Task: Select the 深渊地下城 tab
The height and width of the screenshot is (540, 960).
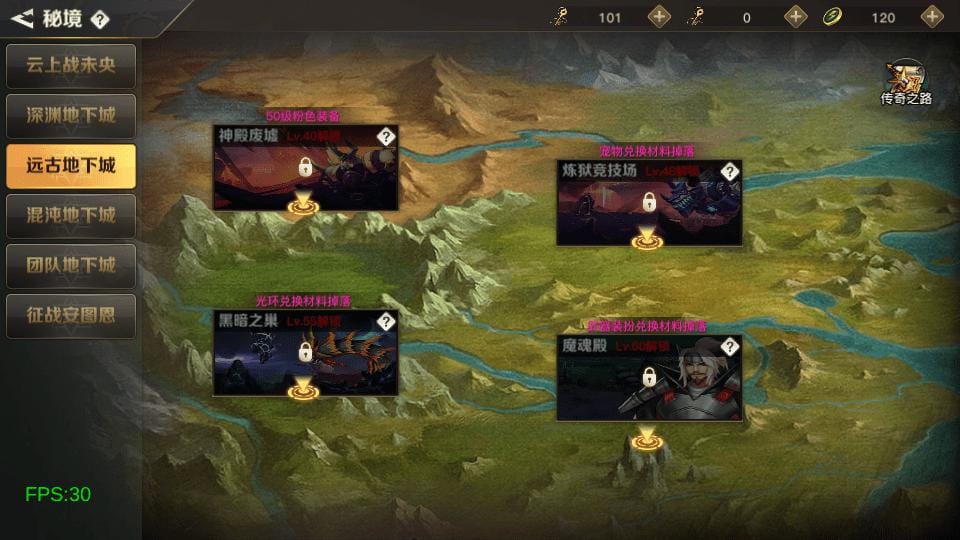Action: [x=71, y=116]
